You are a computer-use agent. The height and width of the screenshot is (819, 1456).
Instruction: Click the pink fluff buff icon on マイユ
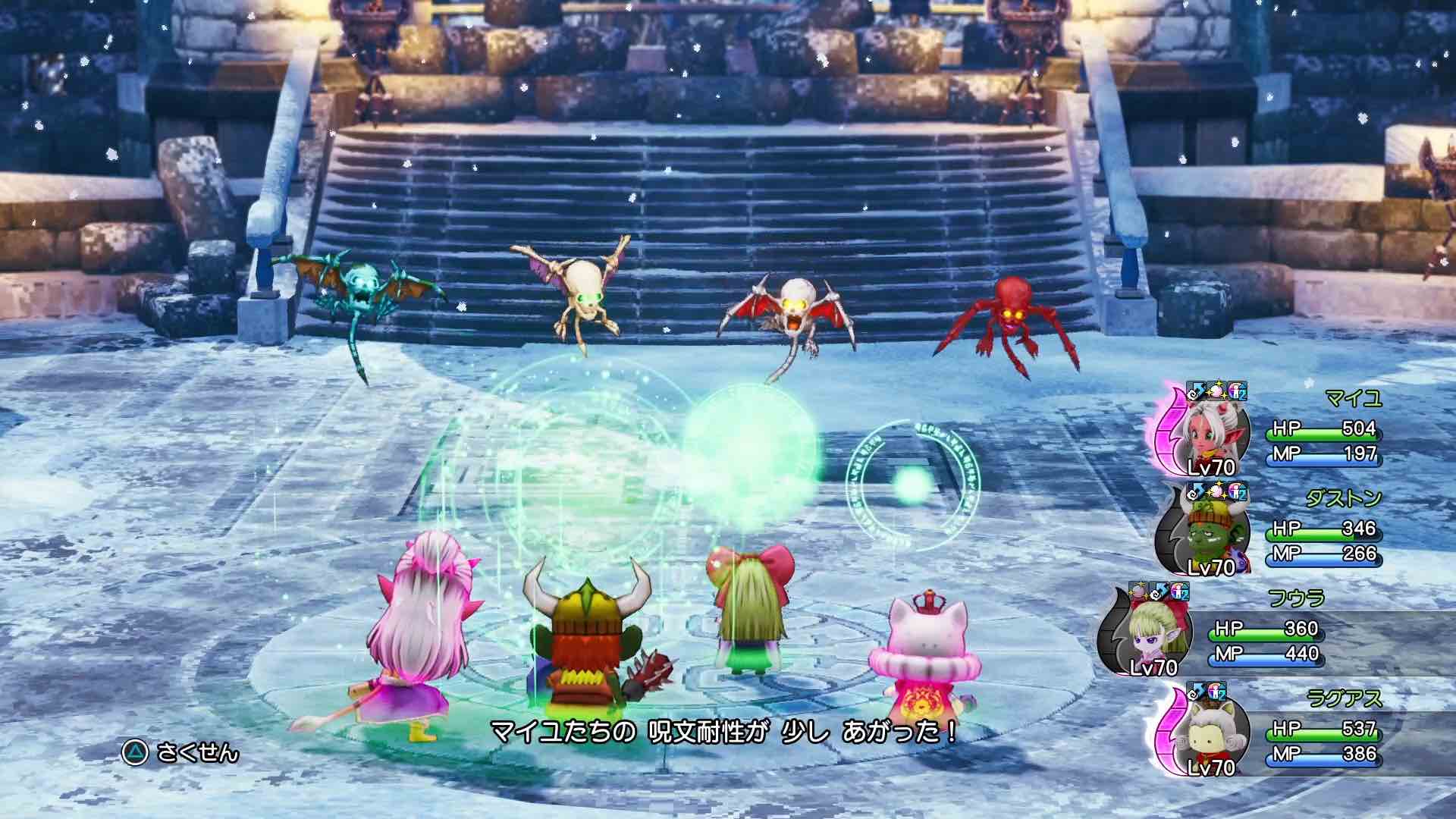(1216, 391)
